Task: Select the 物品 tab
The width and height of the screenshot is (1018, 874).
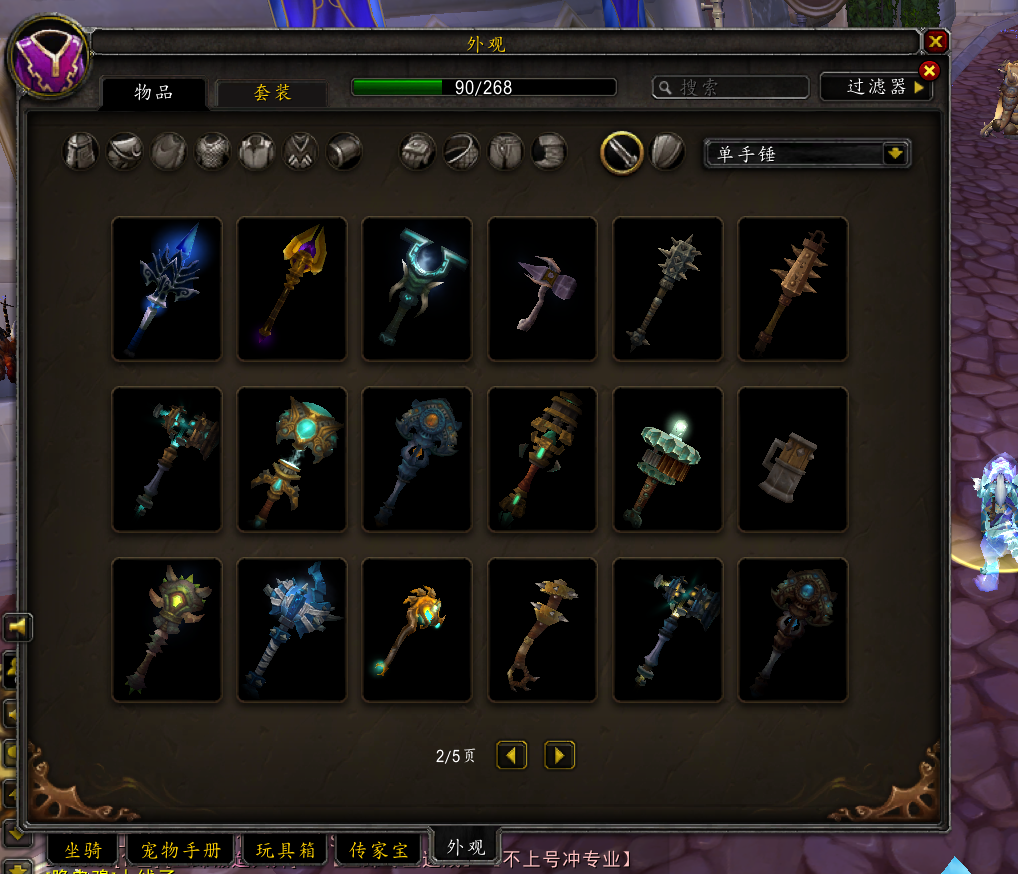Action: pos(154,93)
